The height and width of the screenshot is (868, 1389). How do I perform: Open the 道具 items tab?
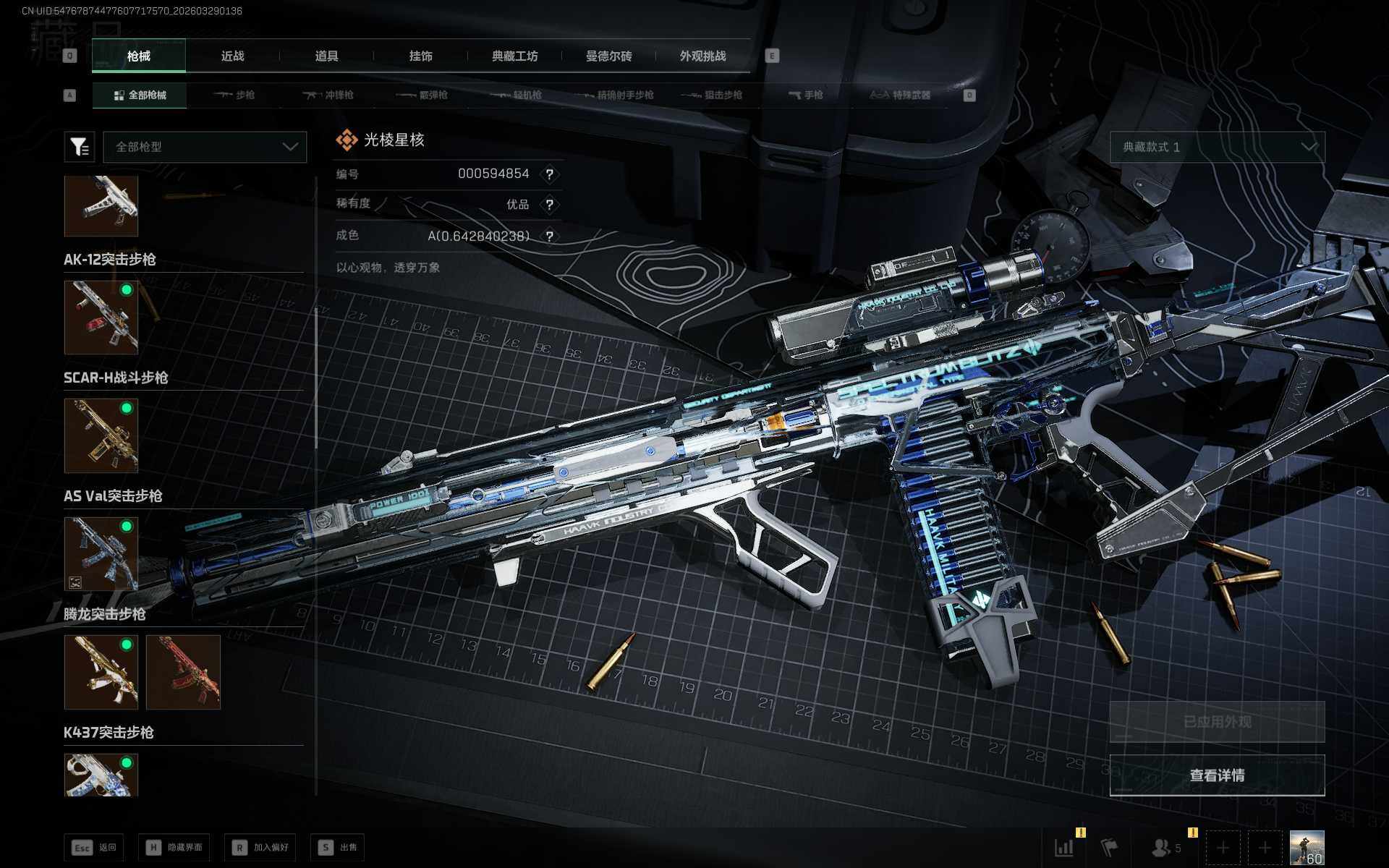click(x=326, y=56)
